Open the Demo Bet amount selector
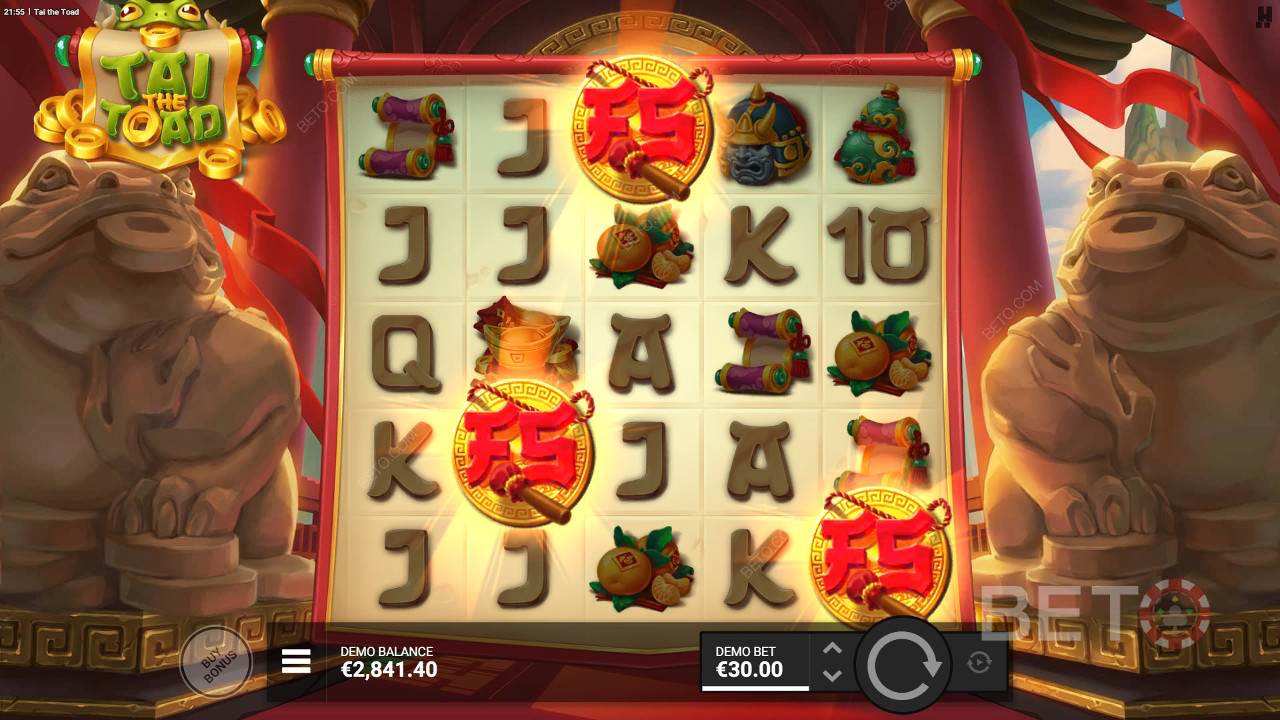 click(755, 662)
